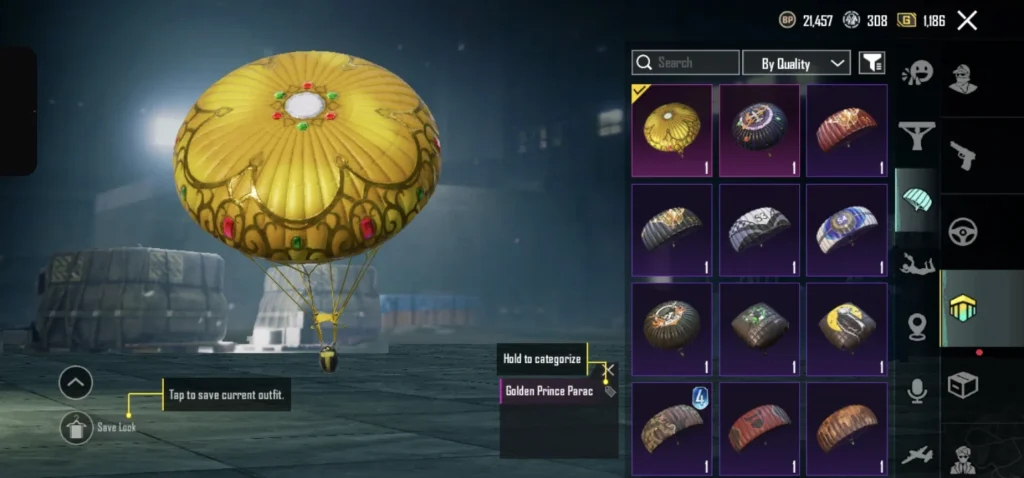
Task: Select the Golden Prince parachute thumbnail
Action: pyautogui.click(x=672, y=130)
